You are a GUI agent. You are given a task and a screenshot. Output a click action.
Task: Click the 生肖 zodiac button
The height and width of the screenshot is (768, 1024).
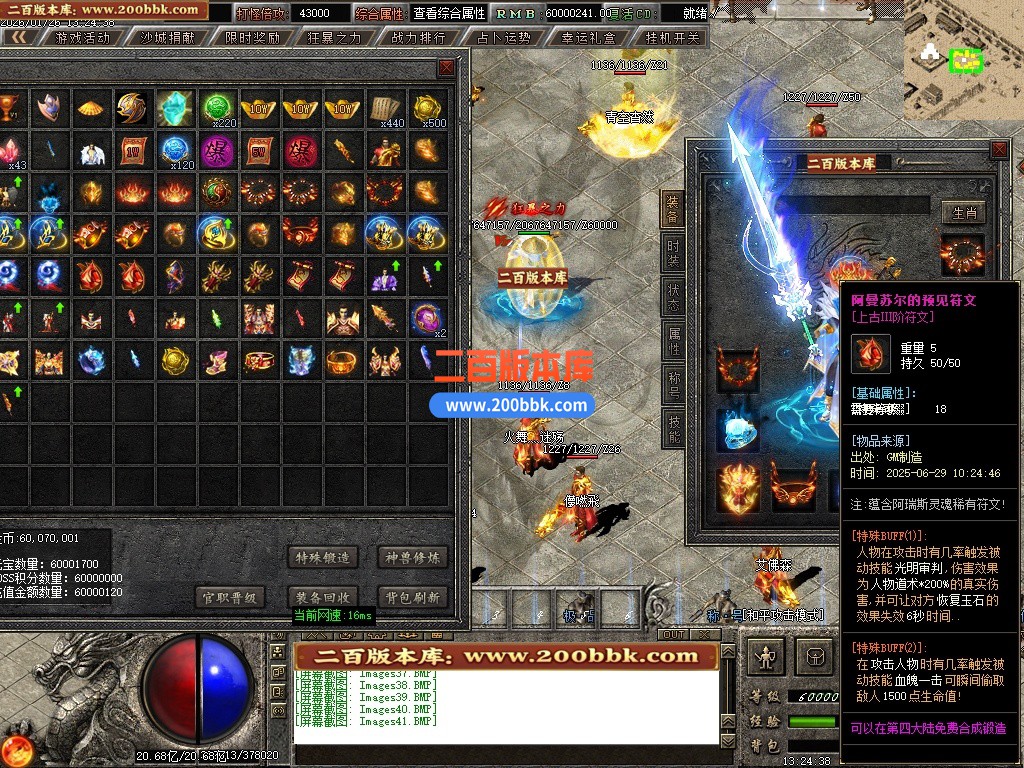[x=964, y=212]
